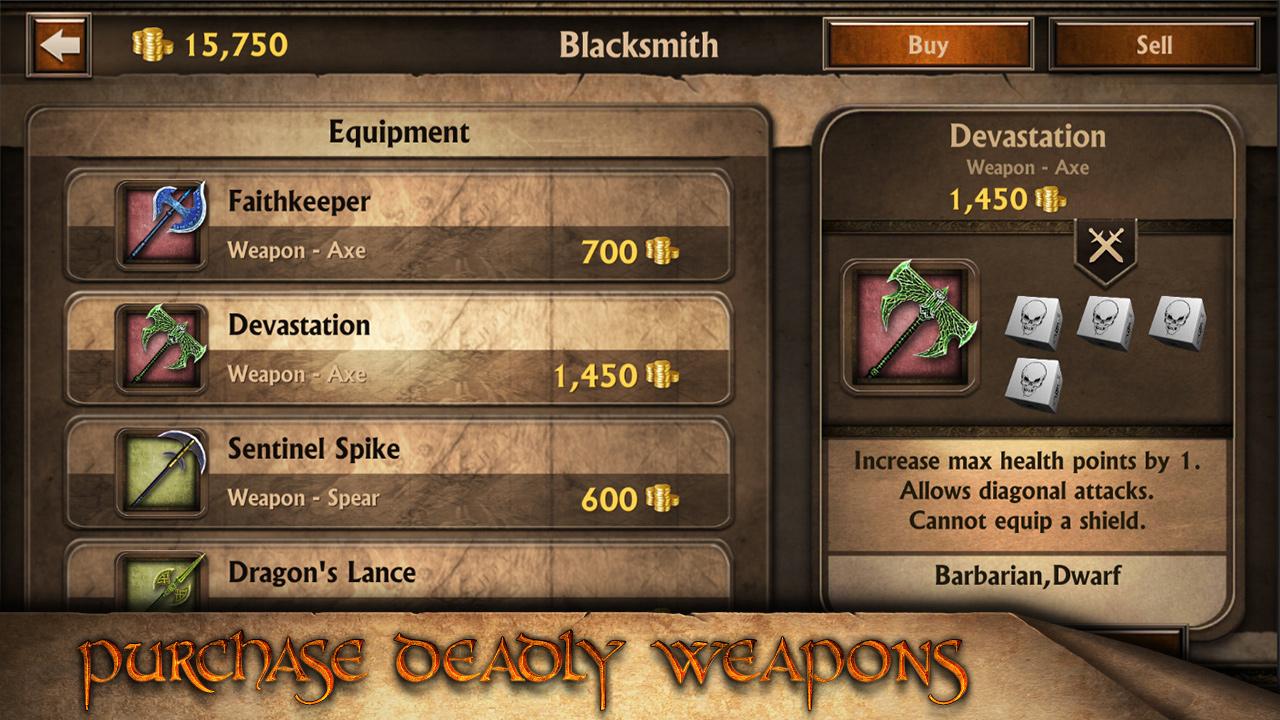This screenshot has width=1280, height=720.
Task: Select the Faithkeeper axe icon
Action: click(160, 223)
